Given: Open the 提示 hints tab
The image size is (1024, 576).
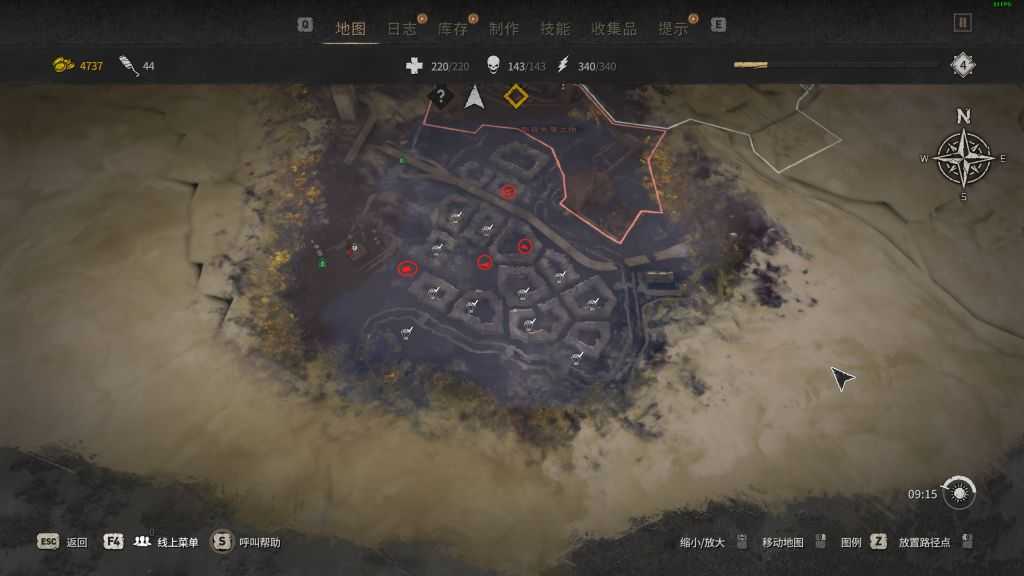Looking at the screenshot, I should tap(673, 28).
